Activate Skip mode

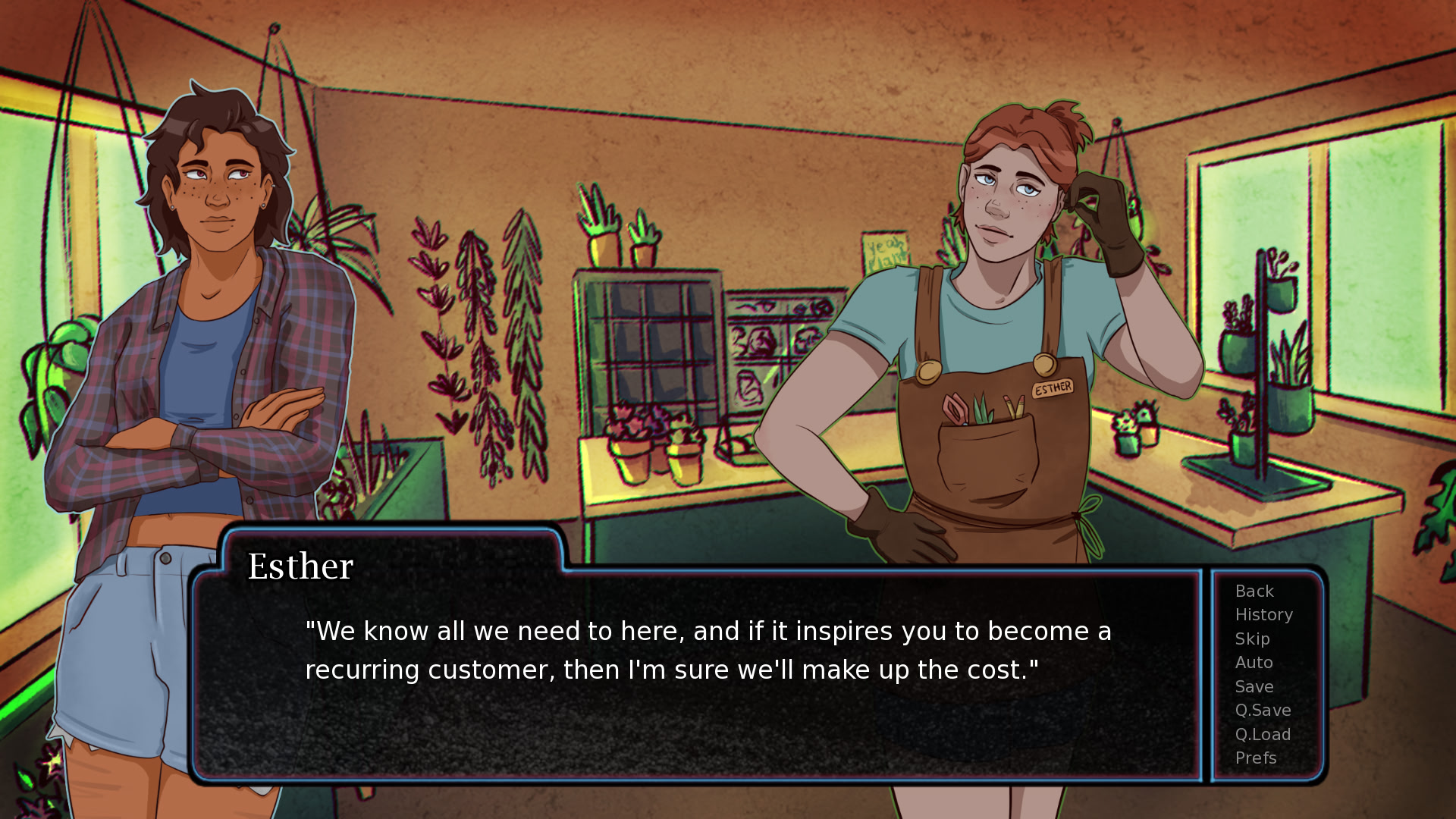pyautogui.click(x=1252, y=639)
